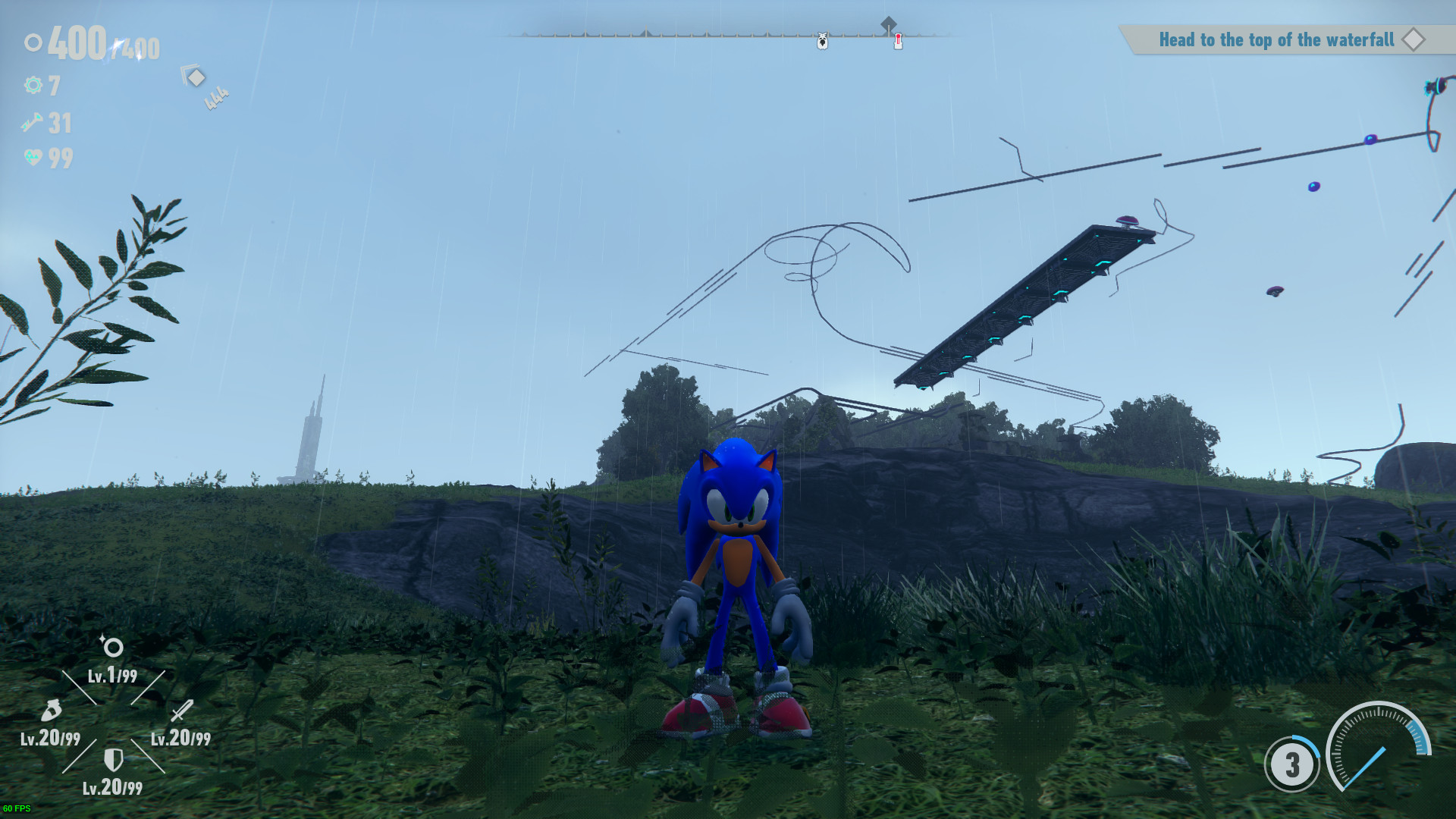Click the portal key icon next to 31
1456x819 pixels.
coord(30,124)
